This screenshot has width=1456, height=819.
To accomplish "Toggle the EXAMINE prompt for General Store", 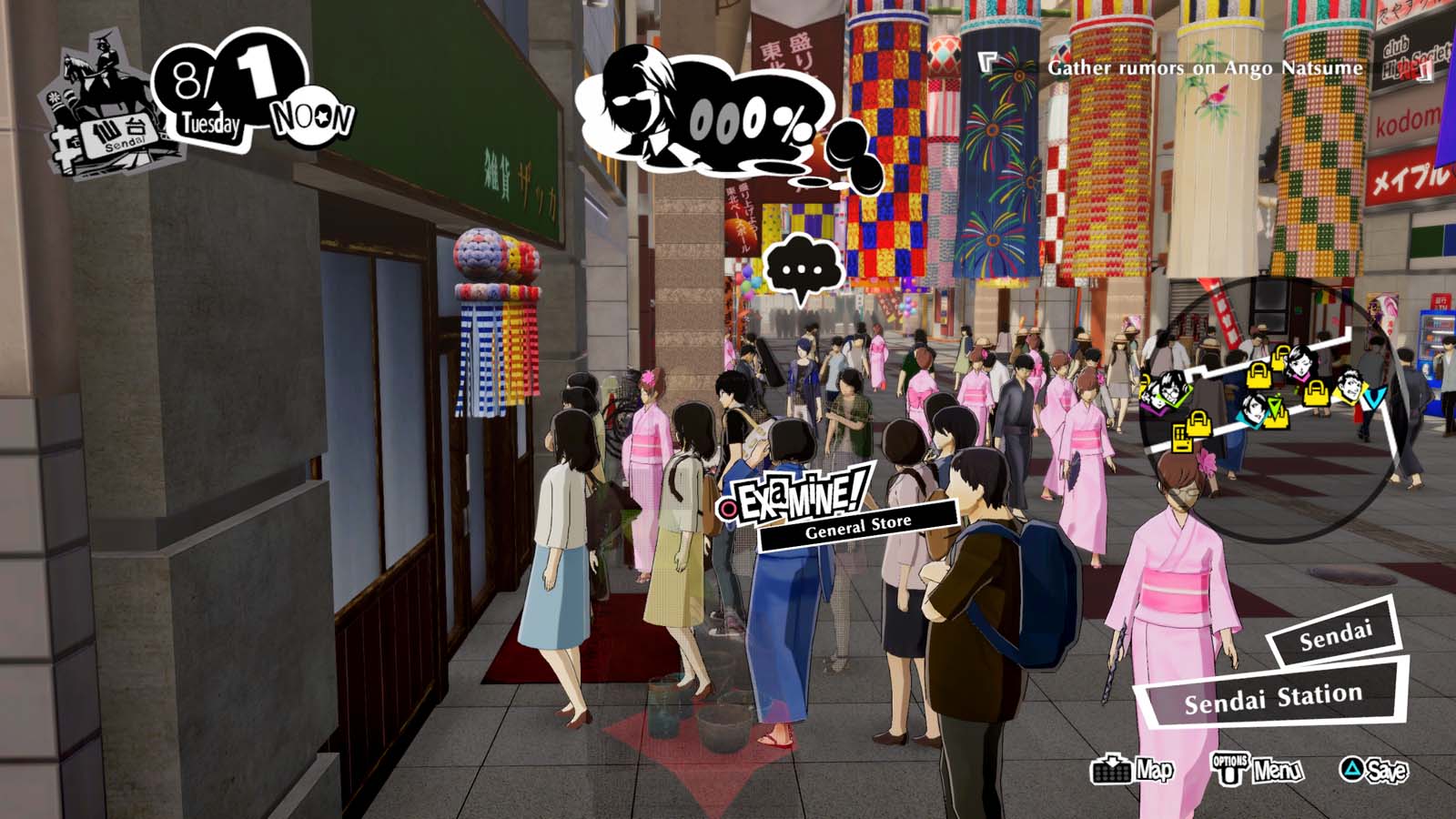I will click(x=796, y=496).
